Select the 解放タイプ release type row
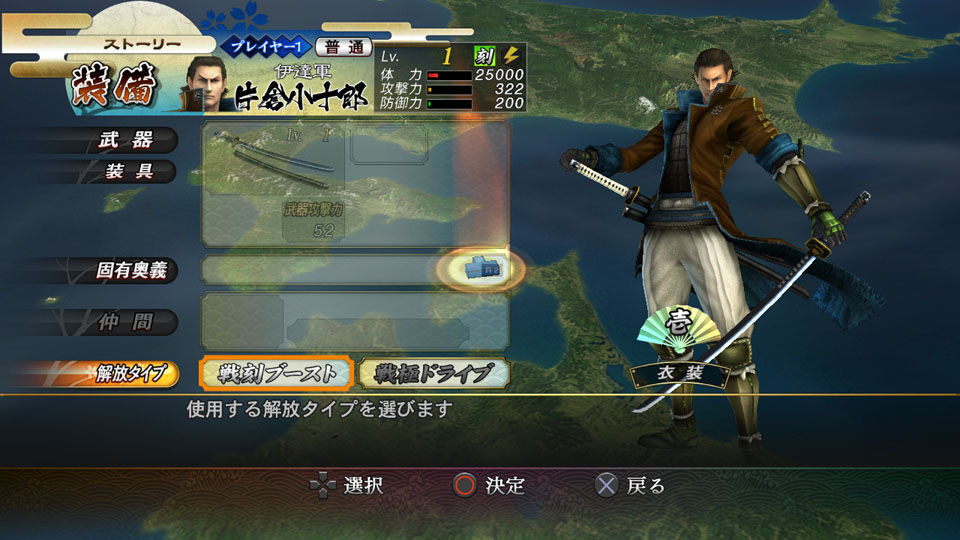Screen dimensions: 960x540 [130, 374]
